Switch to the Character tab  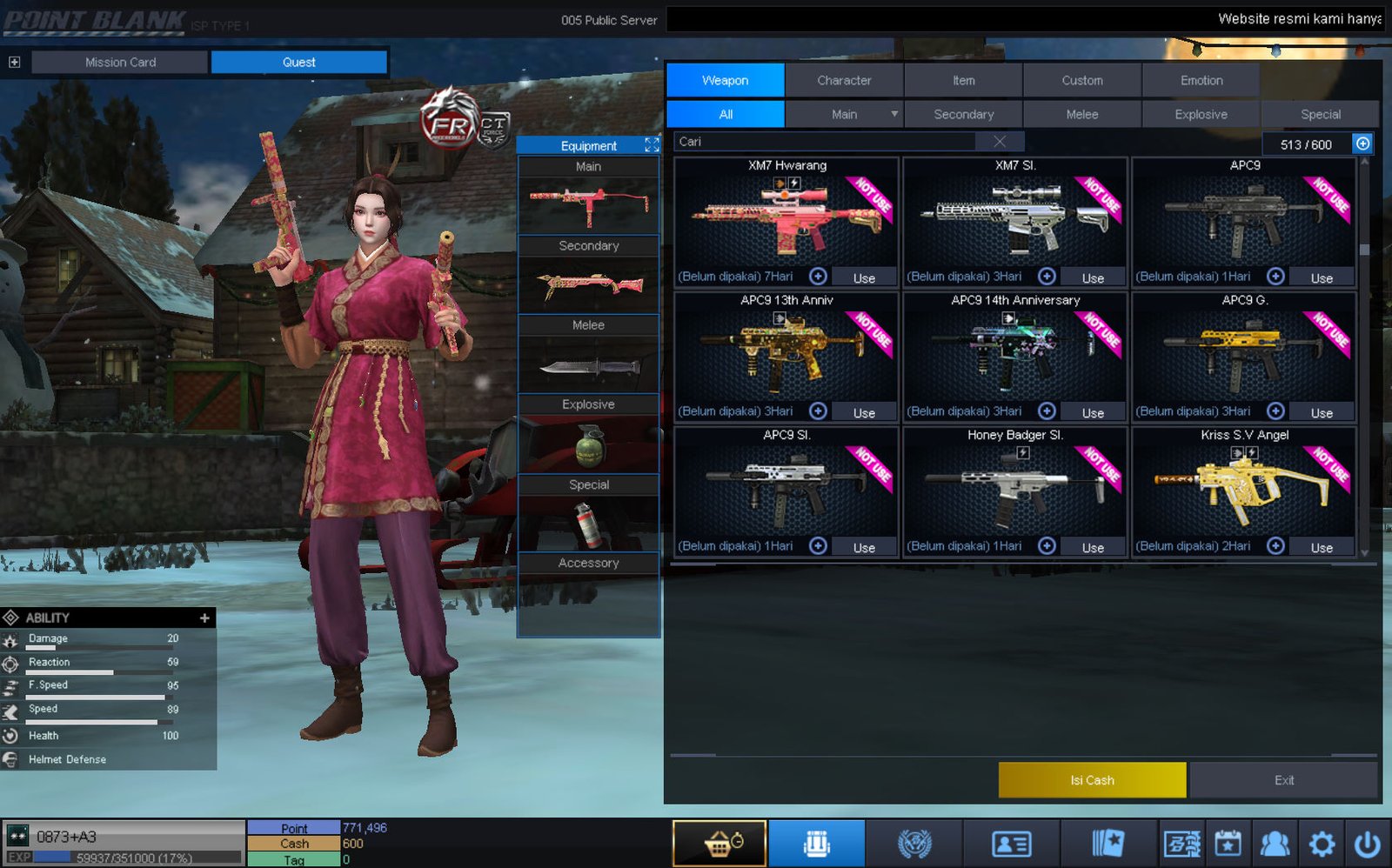pyautogui.click(x=844, y=80)
